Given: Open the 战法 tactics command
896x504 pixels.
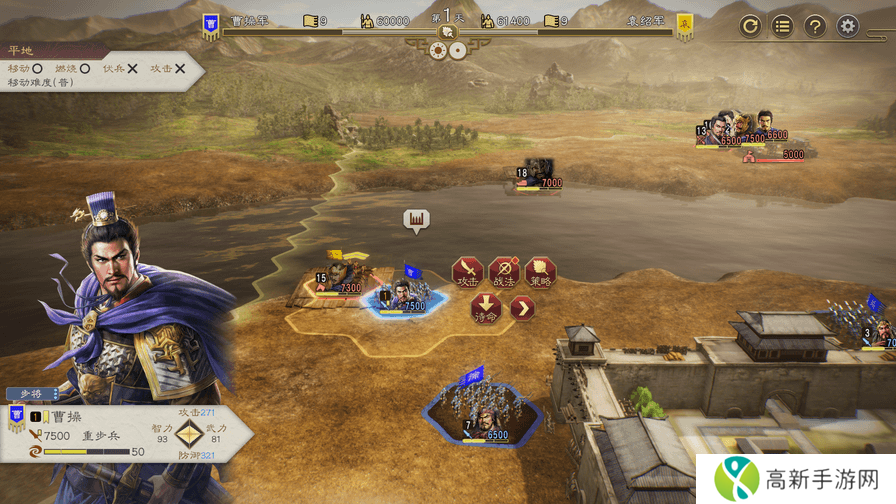Looking at the screenshot, I should pyautogui.click(x=503, y=272).
